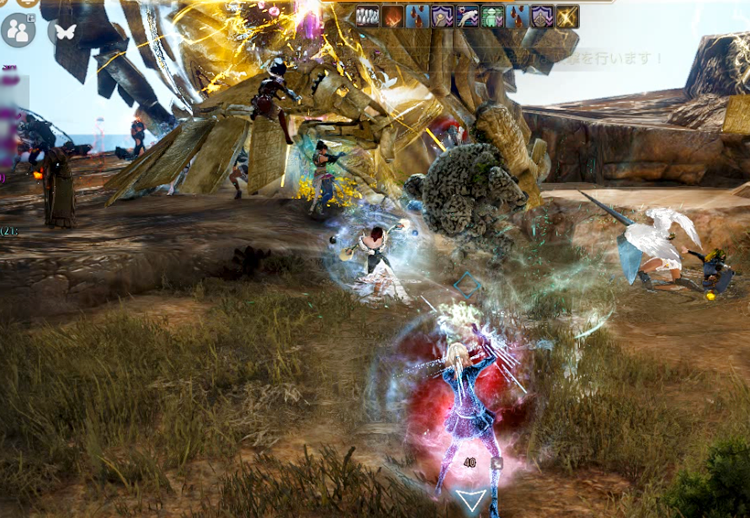Select the white spikes buff icon
This screenshot has height=518, width=750.
pyautogui.click(x=368, y=16)
